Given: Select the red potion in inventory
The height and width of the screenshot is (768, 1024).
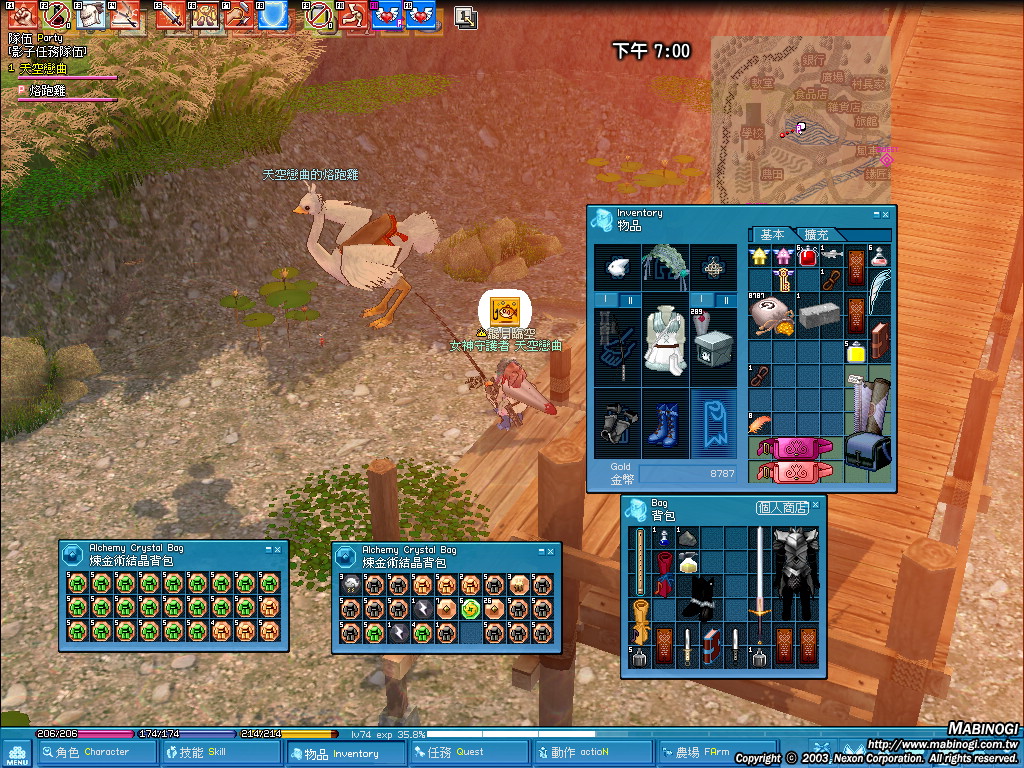Looking at the screenshot, I should [x=808, y=257].
